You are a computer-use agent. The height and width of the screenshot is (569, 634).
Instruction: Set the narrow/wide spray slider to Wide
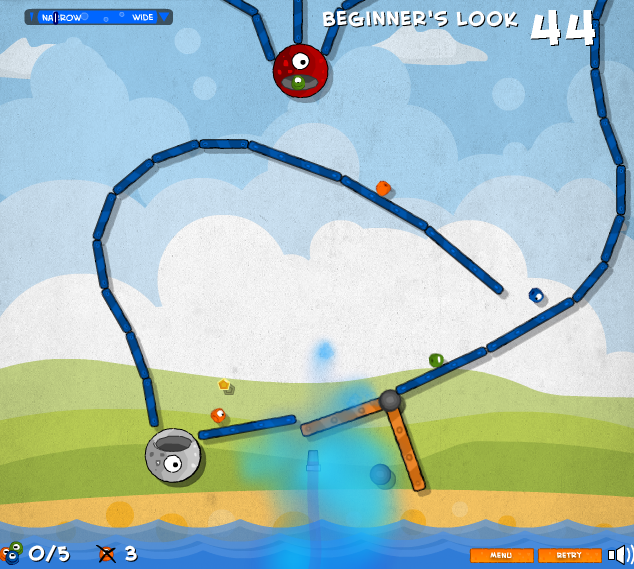point(144,17)
